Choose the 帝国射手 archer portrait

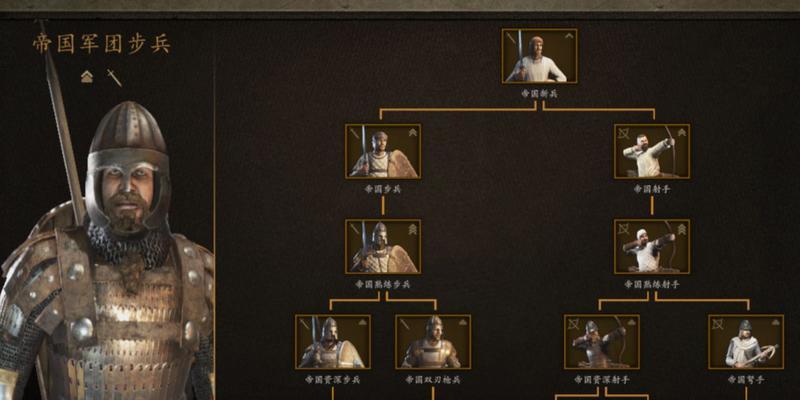(651, 151)
